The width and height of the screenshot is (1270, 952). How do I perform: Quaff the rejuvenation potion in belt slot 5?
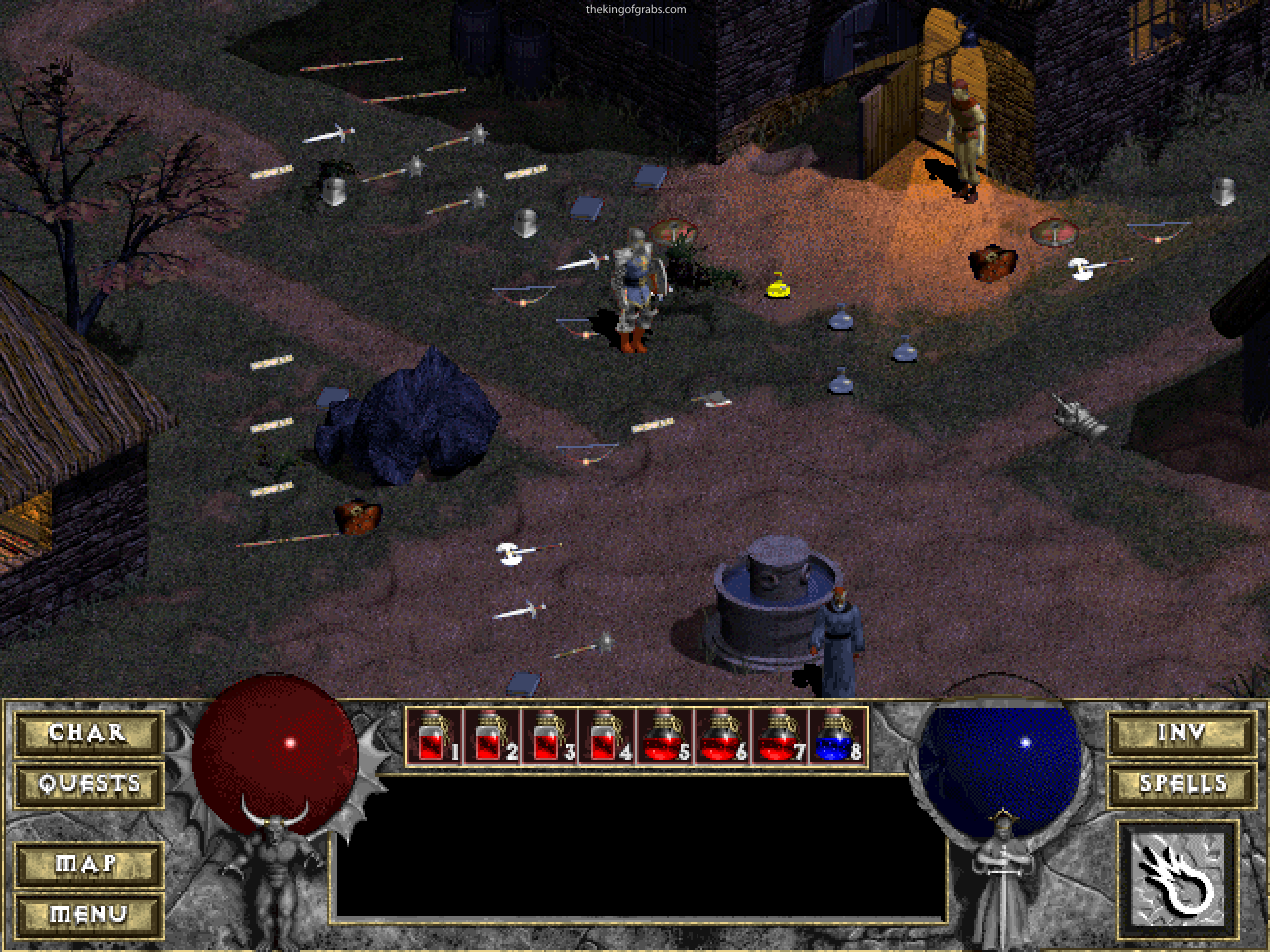(x=661, y=734)
